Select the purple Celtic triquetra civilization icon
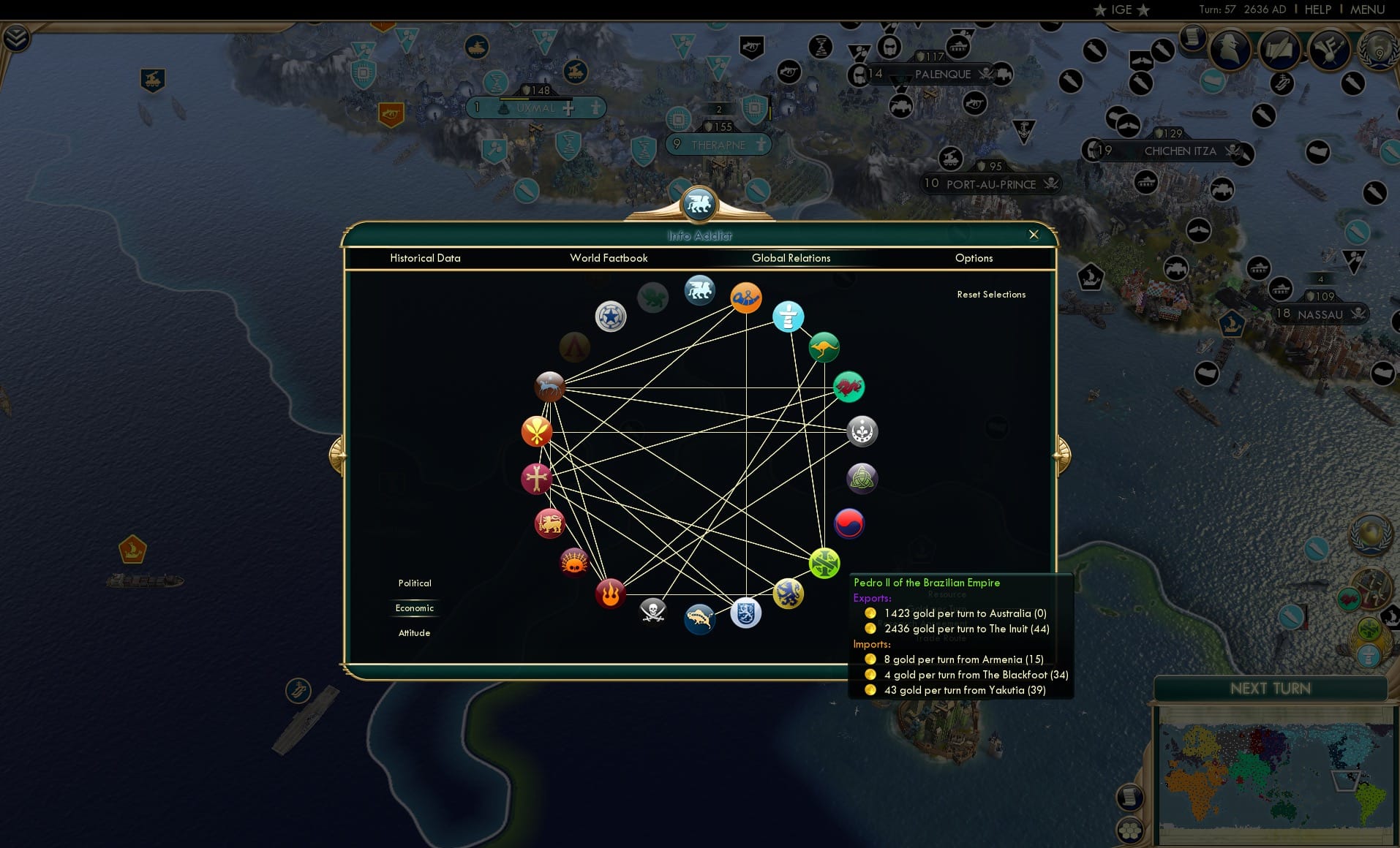1400x848 pixels. (x=862, y=478)
